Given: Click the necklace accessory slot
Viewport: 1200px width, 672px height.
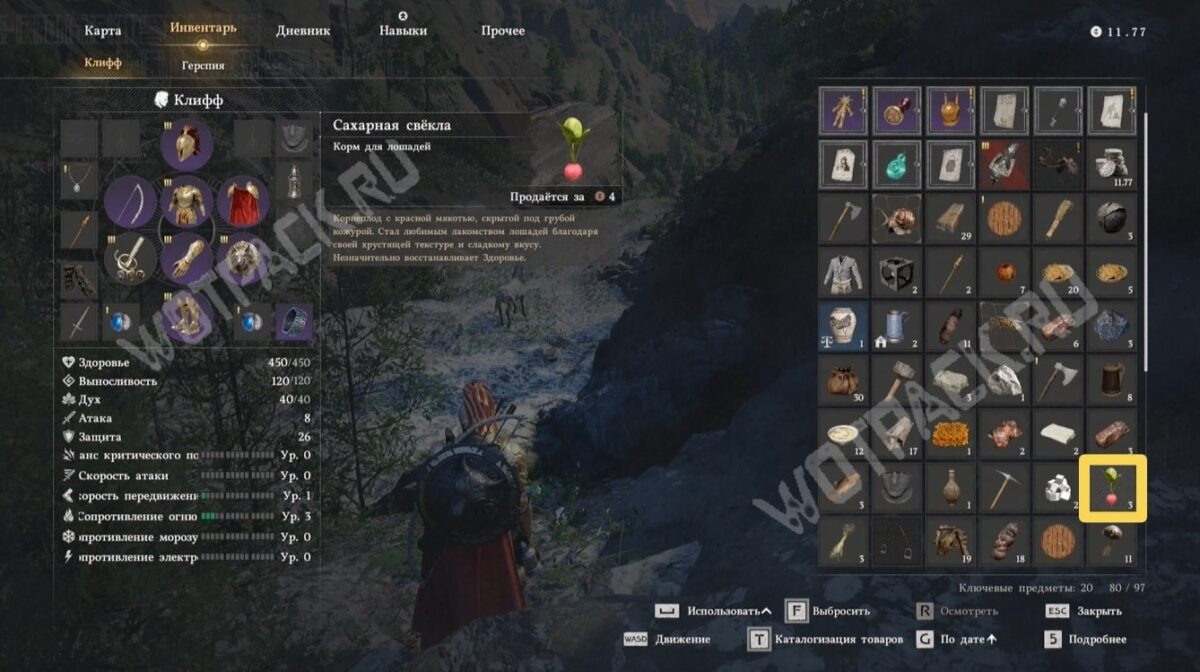Looking at the screenshot, I should tap(78, 182).
